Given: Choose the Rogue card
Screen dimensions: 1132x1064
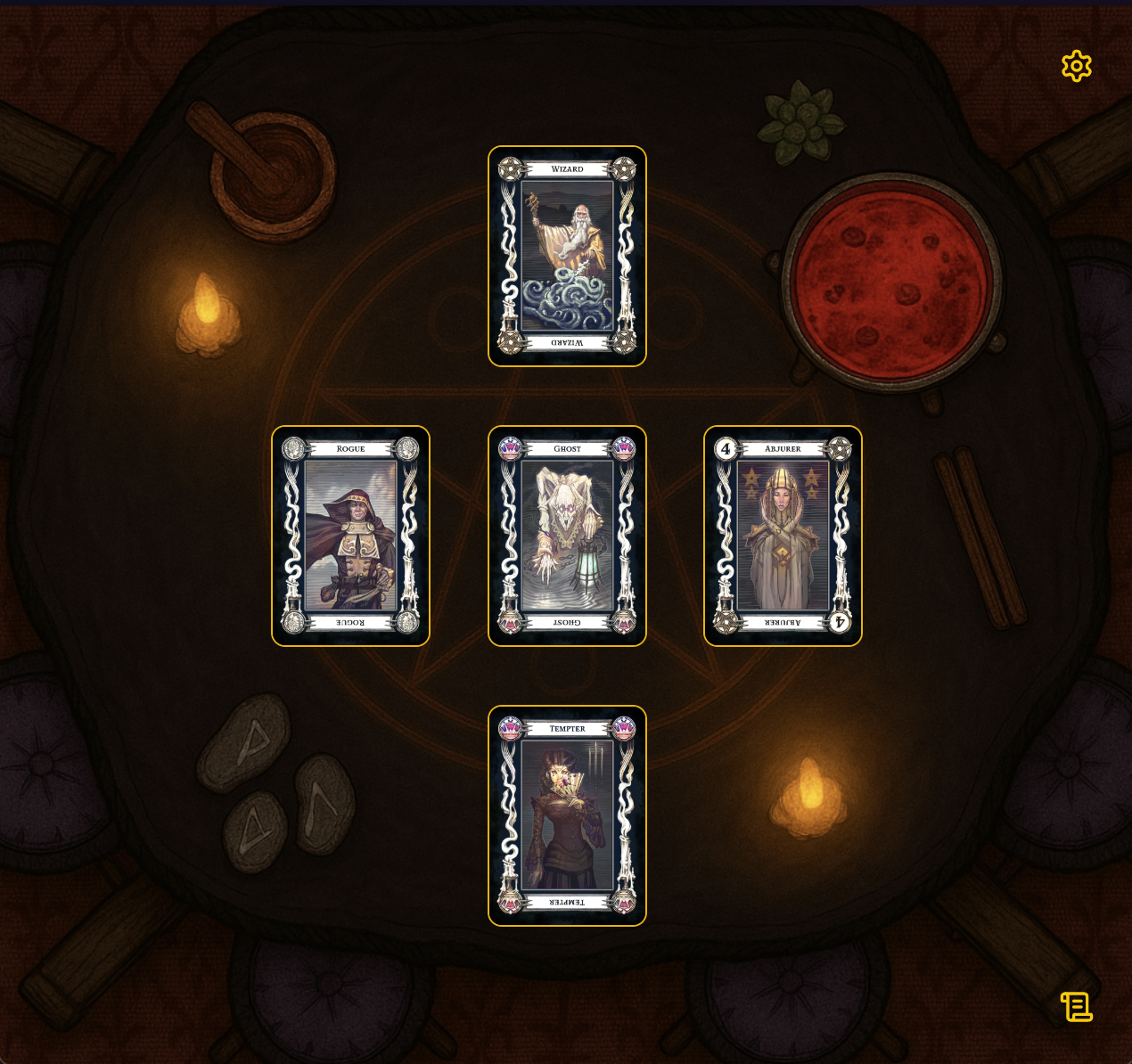Looking at the screenshot, I should pyautogui.click(x=350, y=536).
